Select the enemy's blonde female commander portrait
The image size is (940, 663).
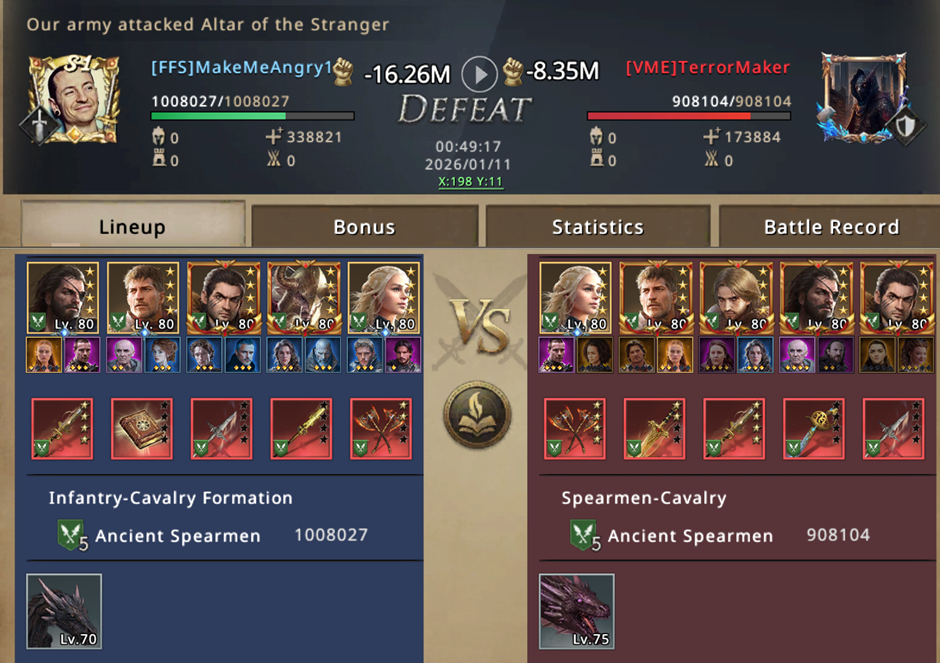tap(576, 298)
